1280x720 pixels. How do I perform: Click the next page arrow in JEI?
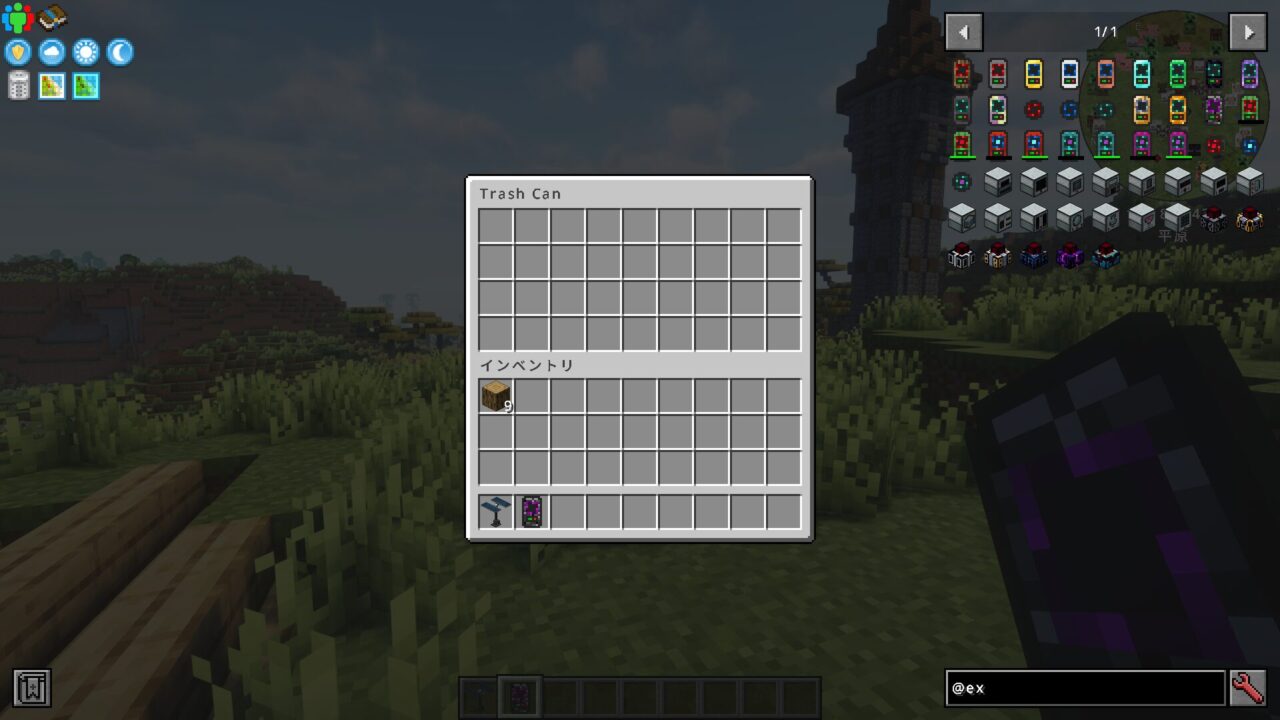tap(1249, 32)
